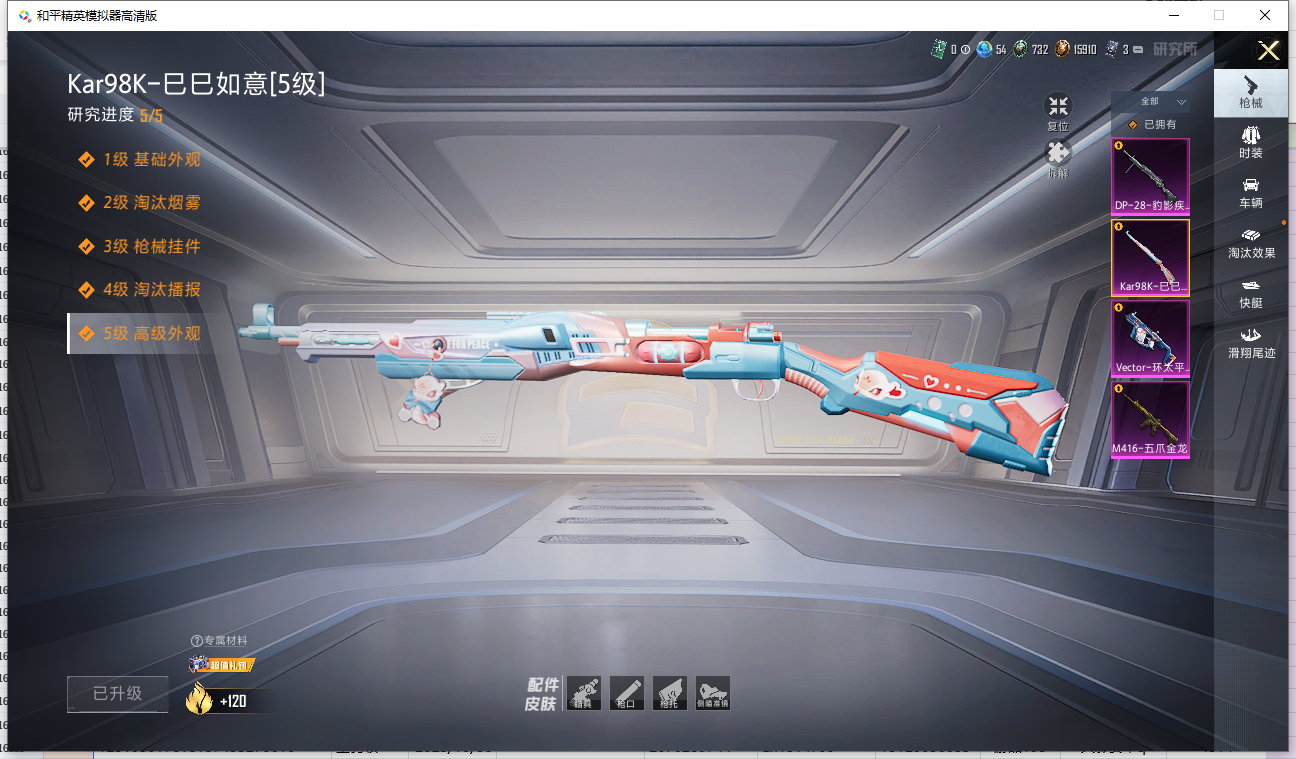Open the 3级 枪械挂件 level entry

pyautogui.click(x=151, y=246)
